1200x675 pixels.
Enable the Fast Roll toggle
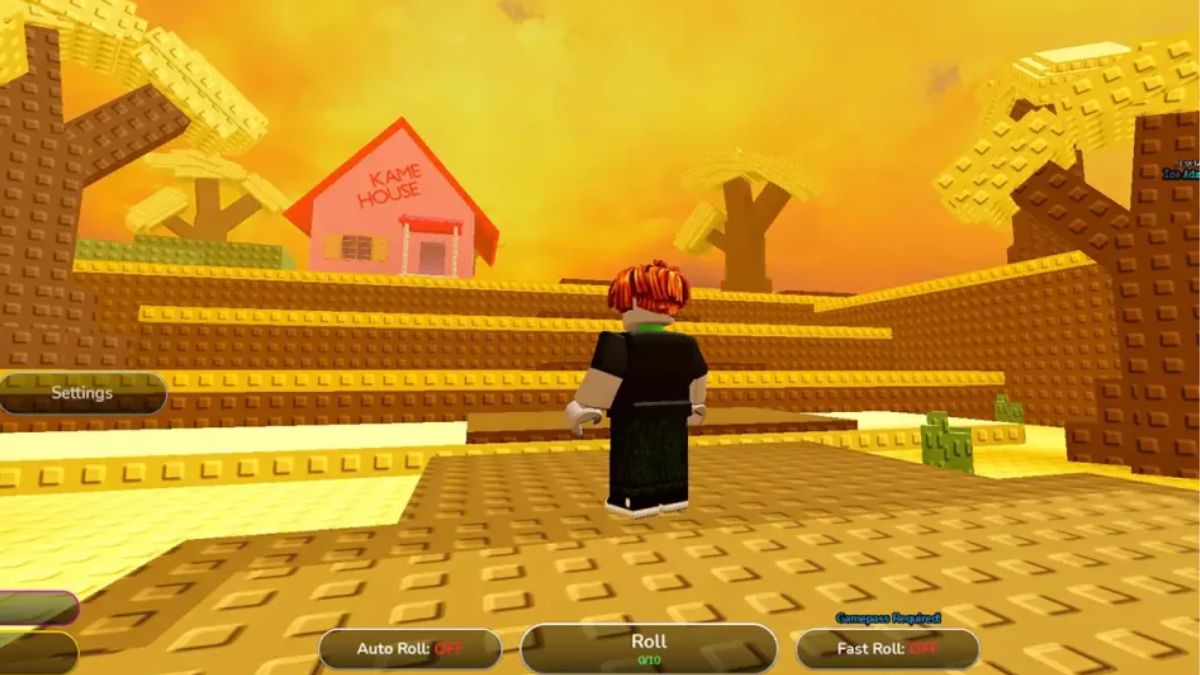coord(887,649)
